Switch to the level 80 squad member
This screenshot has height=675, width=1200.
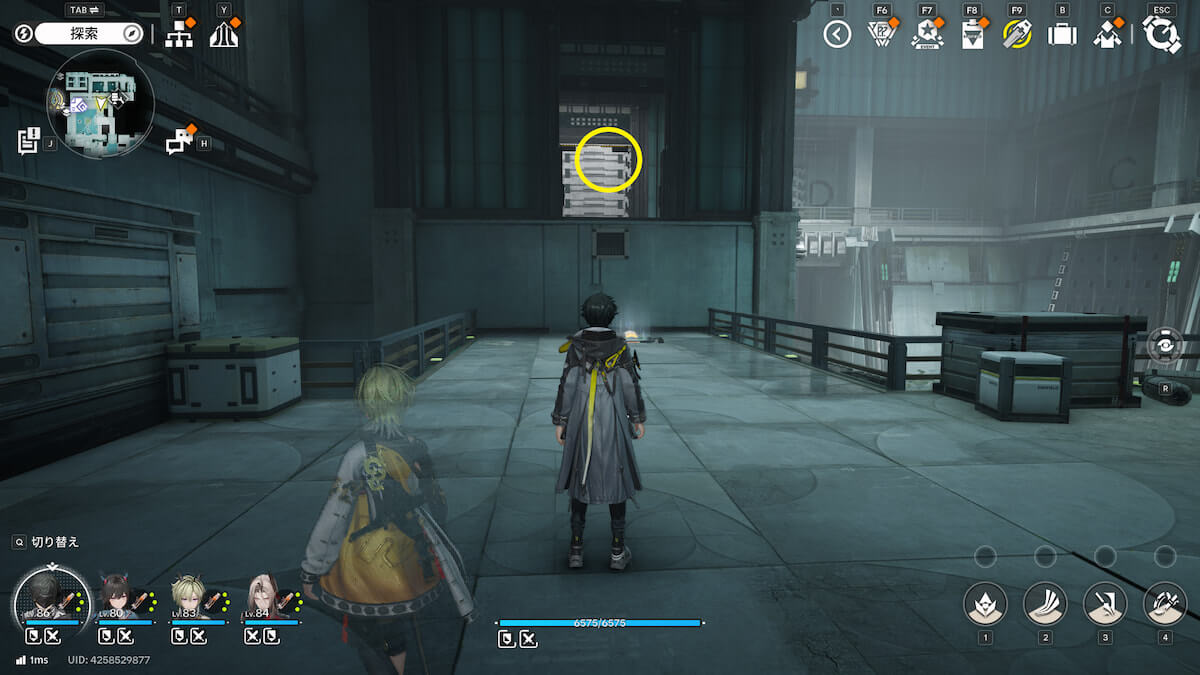(122, 601)
